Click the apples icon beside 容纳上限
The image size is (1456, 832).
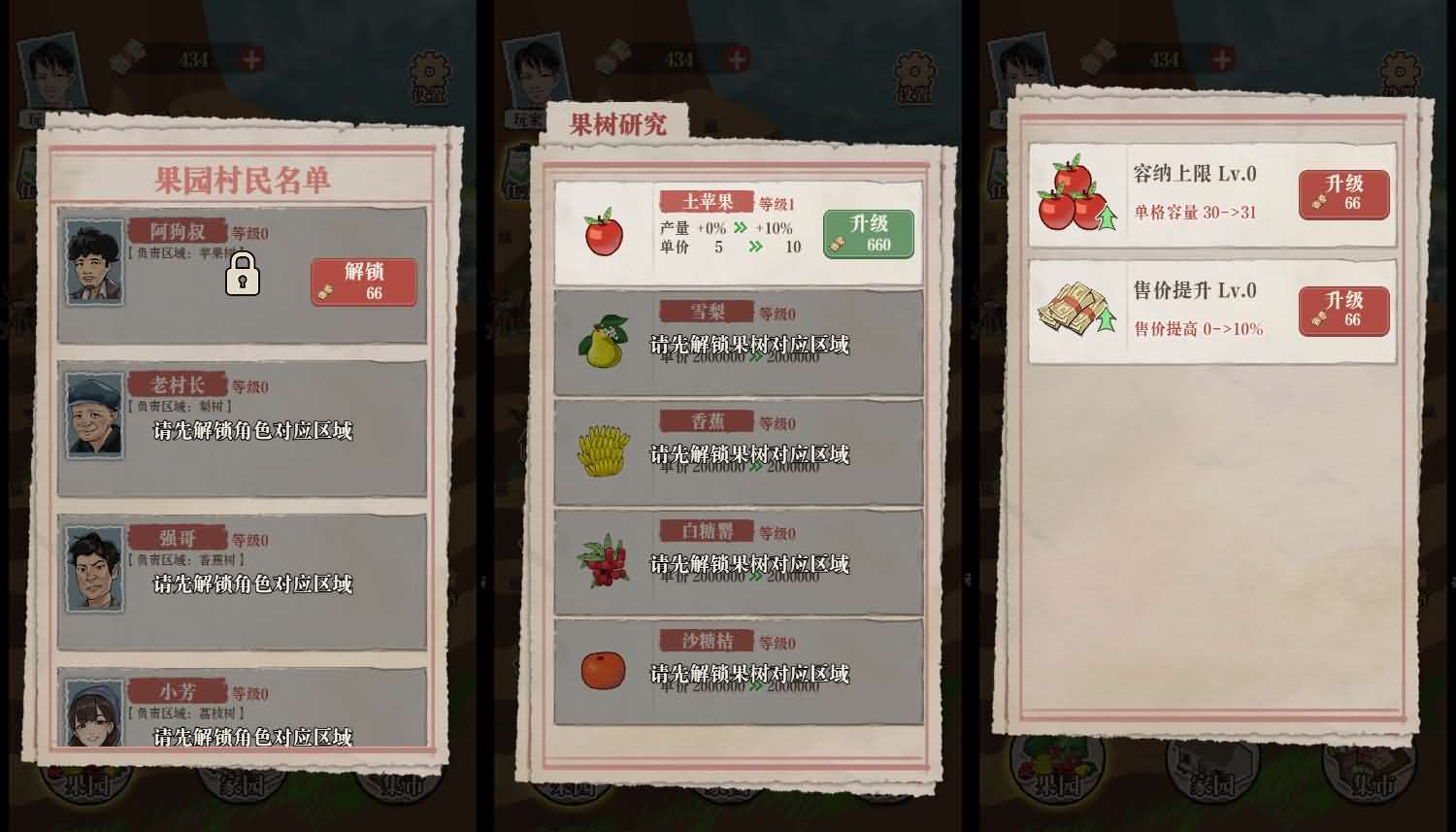pos(1071,194)
